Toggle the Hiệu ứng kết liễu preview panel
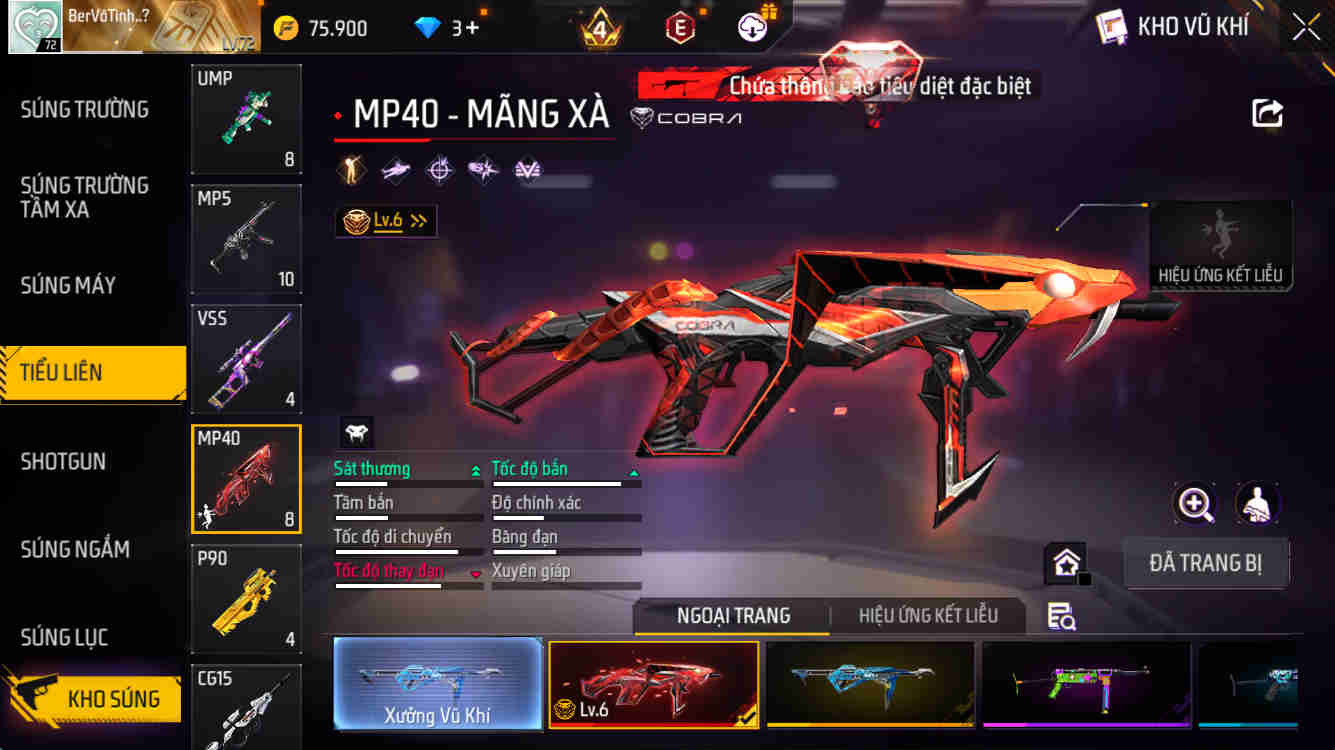Image resolution: width=1335 pixels, height=750 pixels. pos(1220,243)
